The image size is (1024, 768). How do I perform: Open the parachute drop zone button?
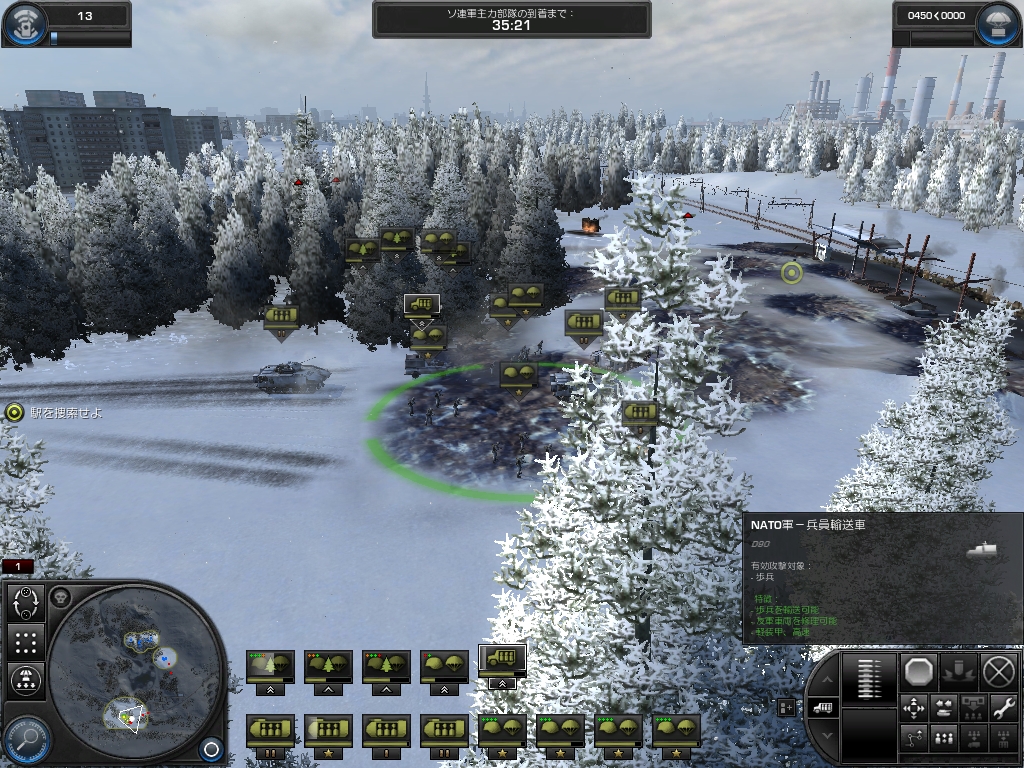[24, 680]
